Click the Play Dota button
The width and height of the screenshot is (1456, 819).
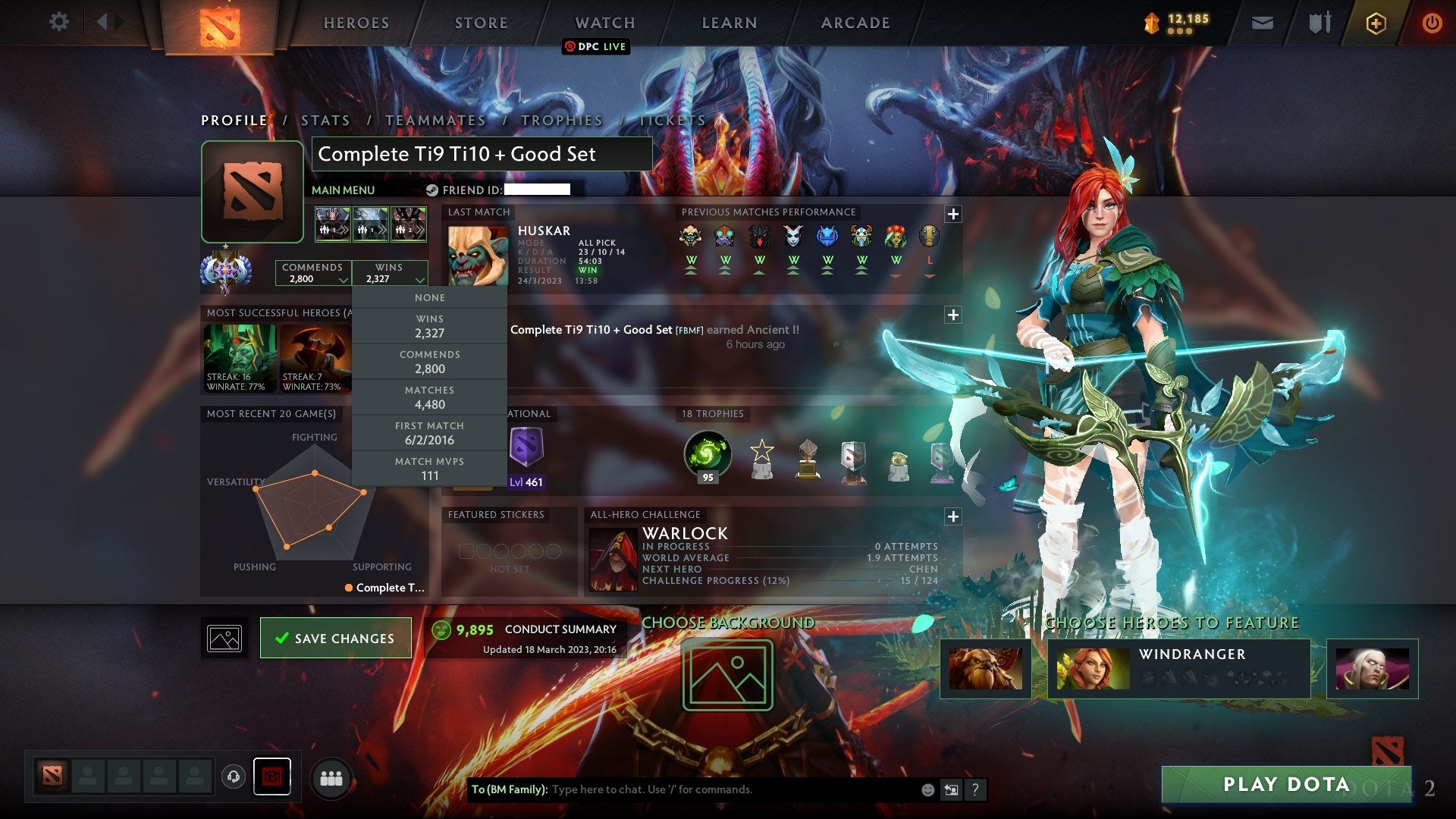(1286, 784)
